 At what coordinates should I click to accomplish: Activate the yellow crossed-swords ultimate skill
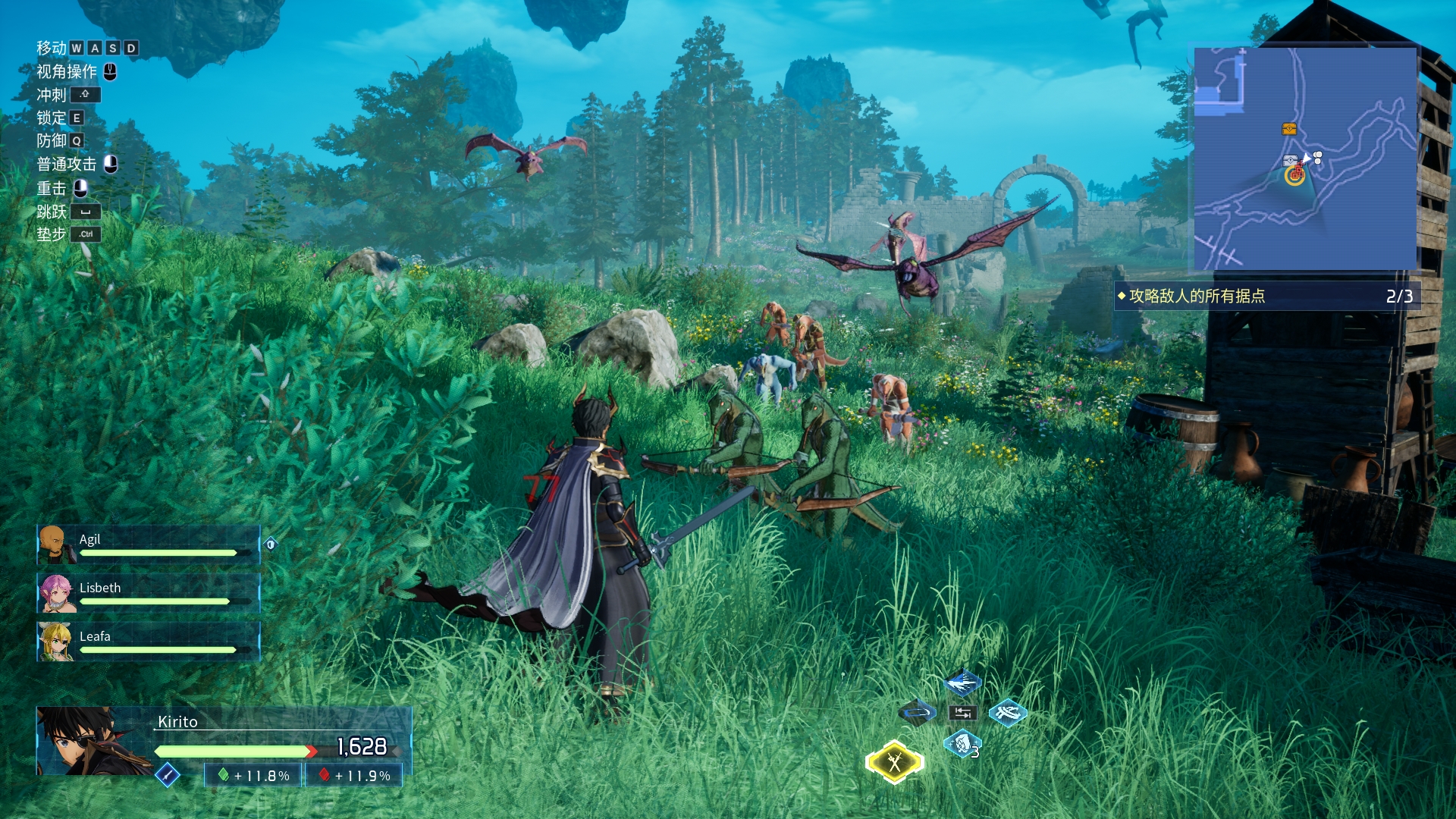[x=895, y=761]
